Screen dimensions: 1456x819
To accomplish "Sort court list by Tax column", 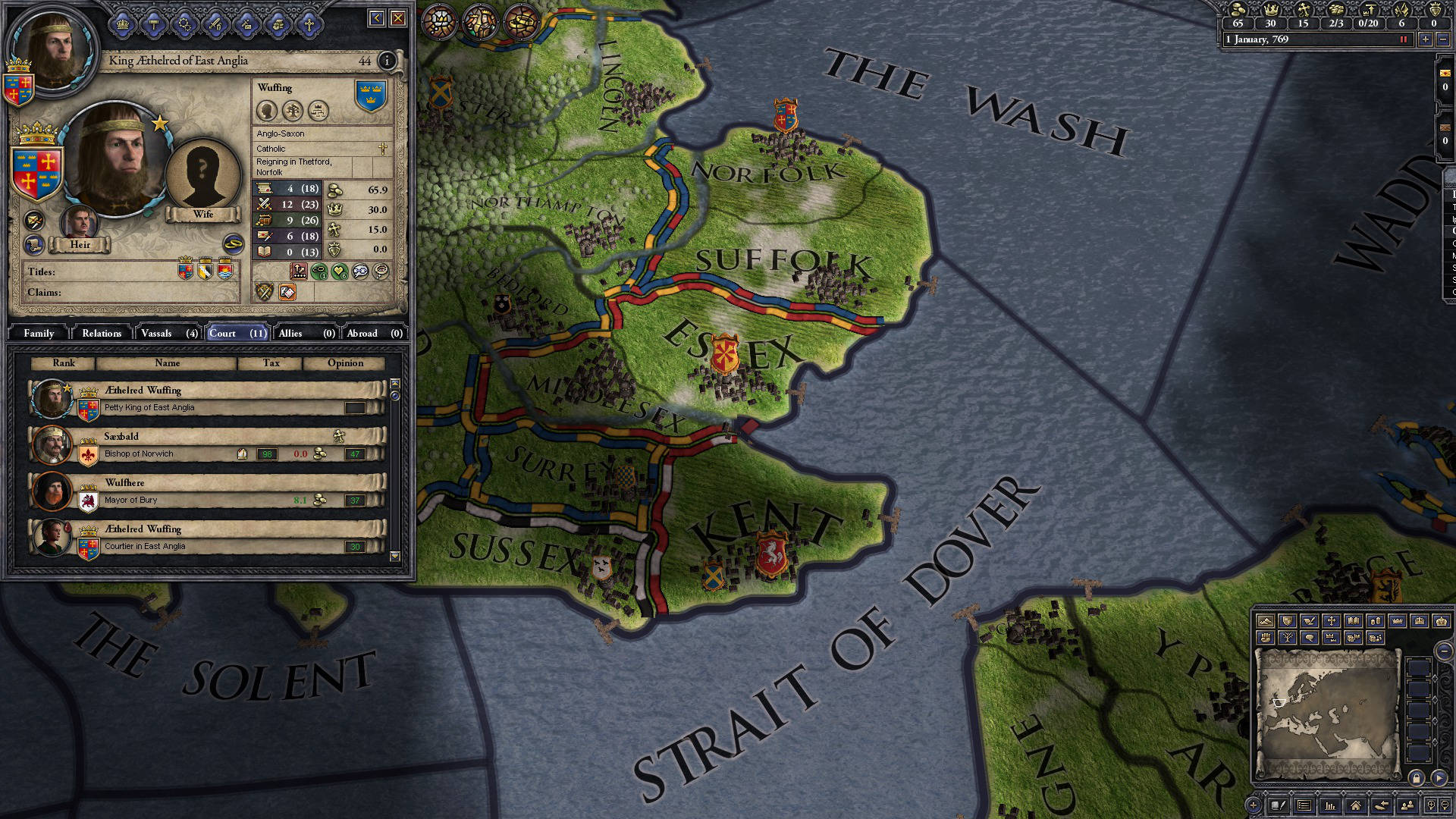I will (x=271, y=363).
